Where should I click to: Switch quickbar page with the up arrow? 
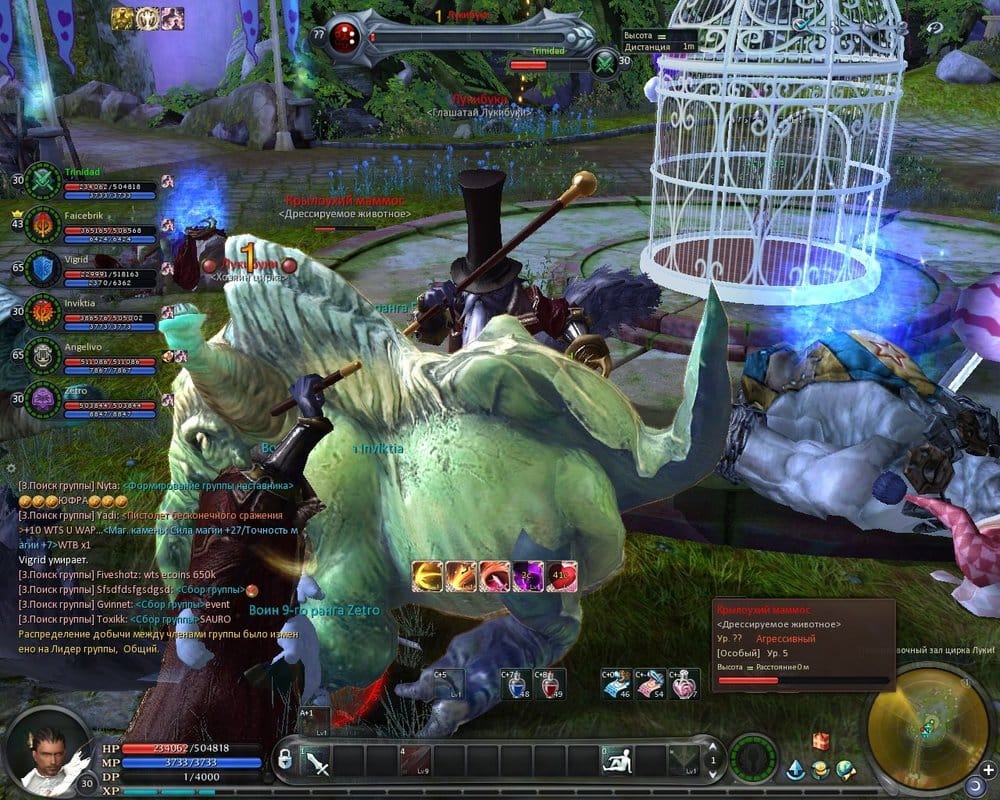(714, 746)
